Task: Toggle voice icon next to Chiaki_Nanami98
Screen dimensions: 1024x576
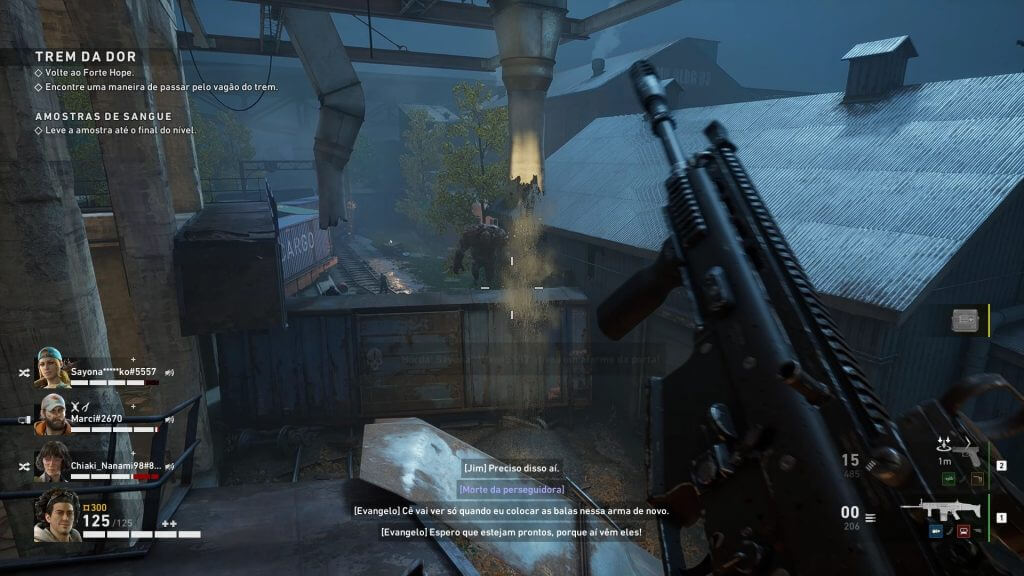Action: click(169, 466)
